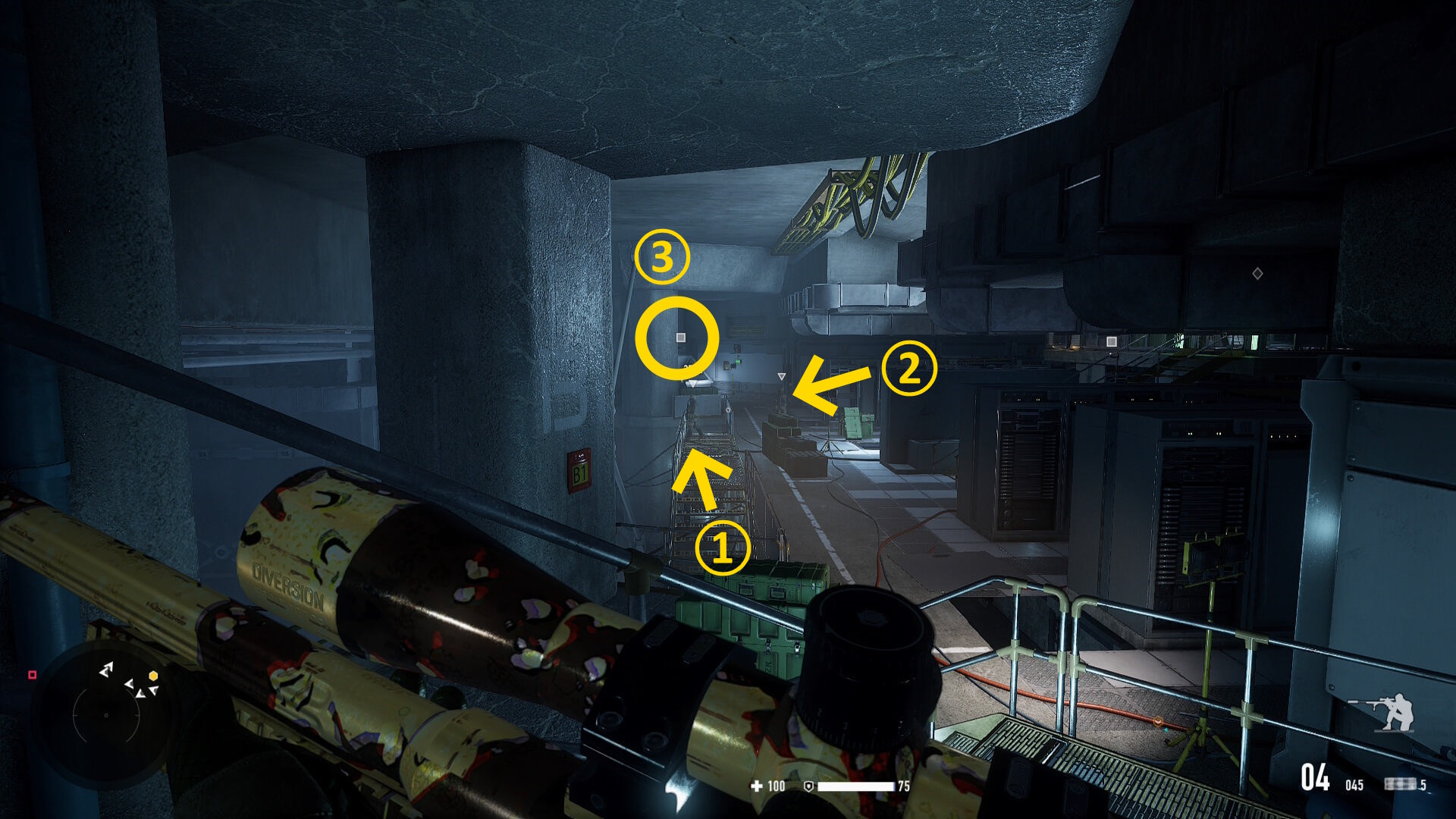The width and height of the screenshot is (1456, 819).
Task: Click the red square indicator beside minimap
Action: click(32, 674)
